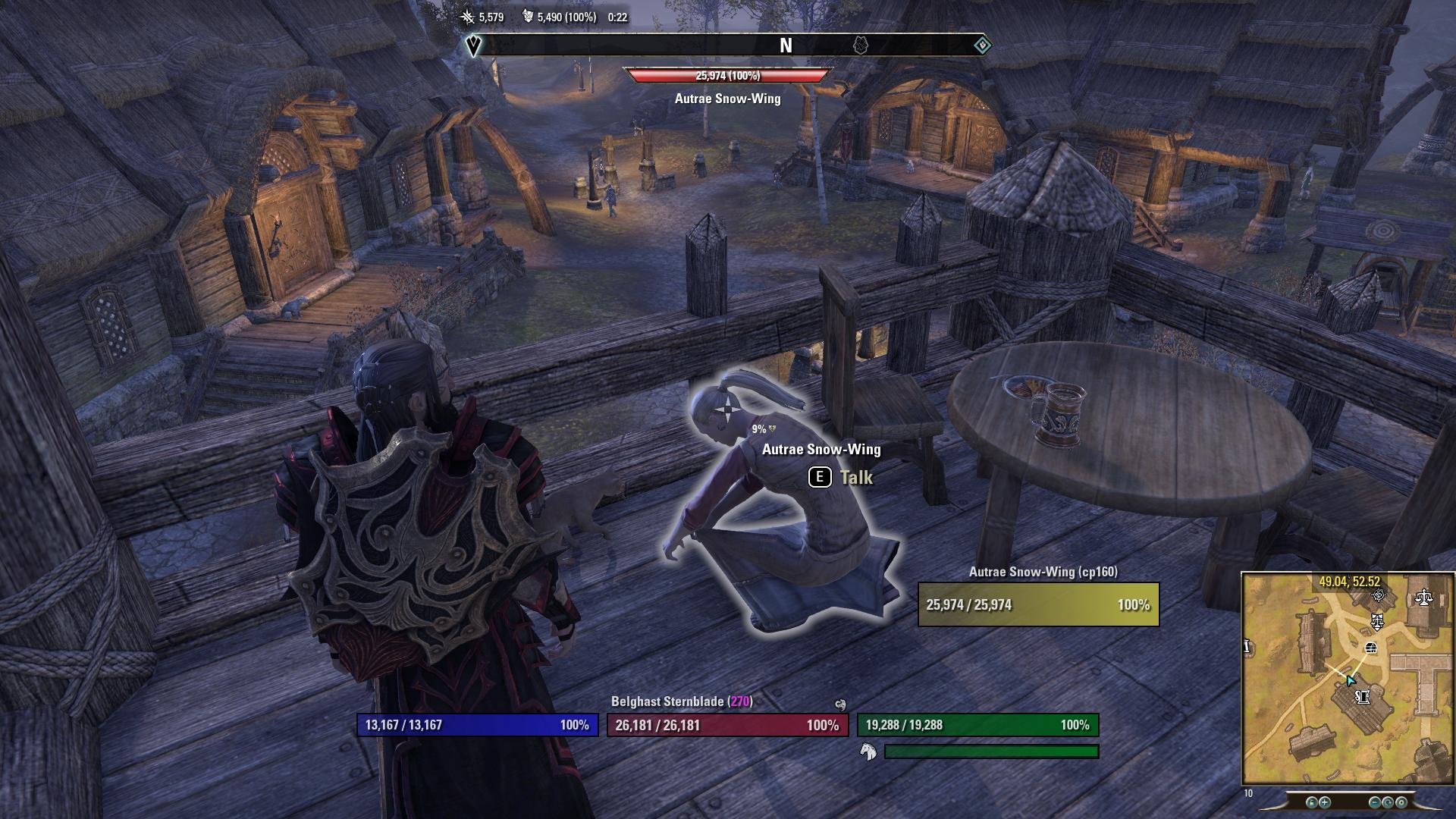Click the mount horse-head stamina icon
Screen dimensions: 1456x819
click(x=868, y=752)
